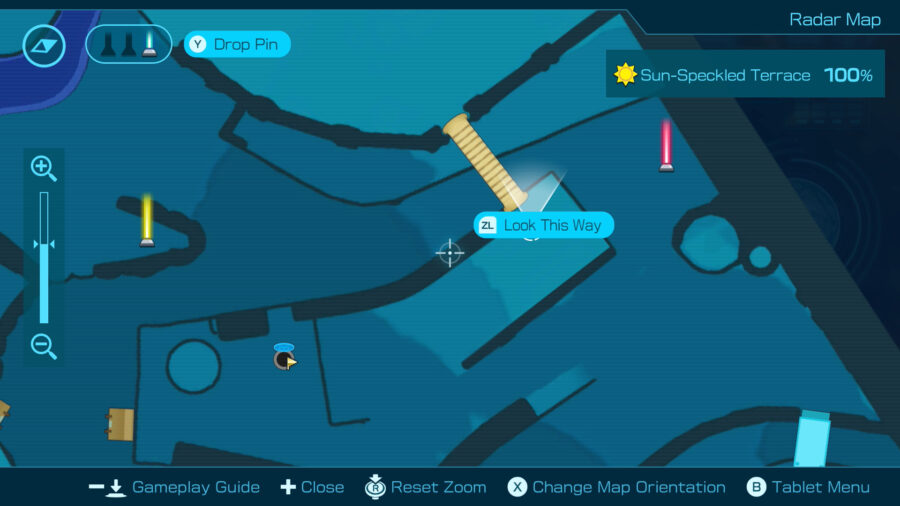Change Map Orientation
The height and width of the screenshot is (506, 900).
[x=616, y=487]
